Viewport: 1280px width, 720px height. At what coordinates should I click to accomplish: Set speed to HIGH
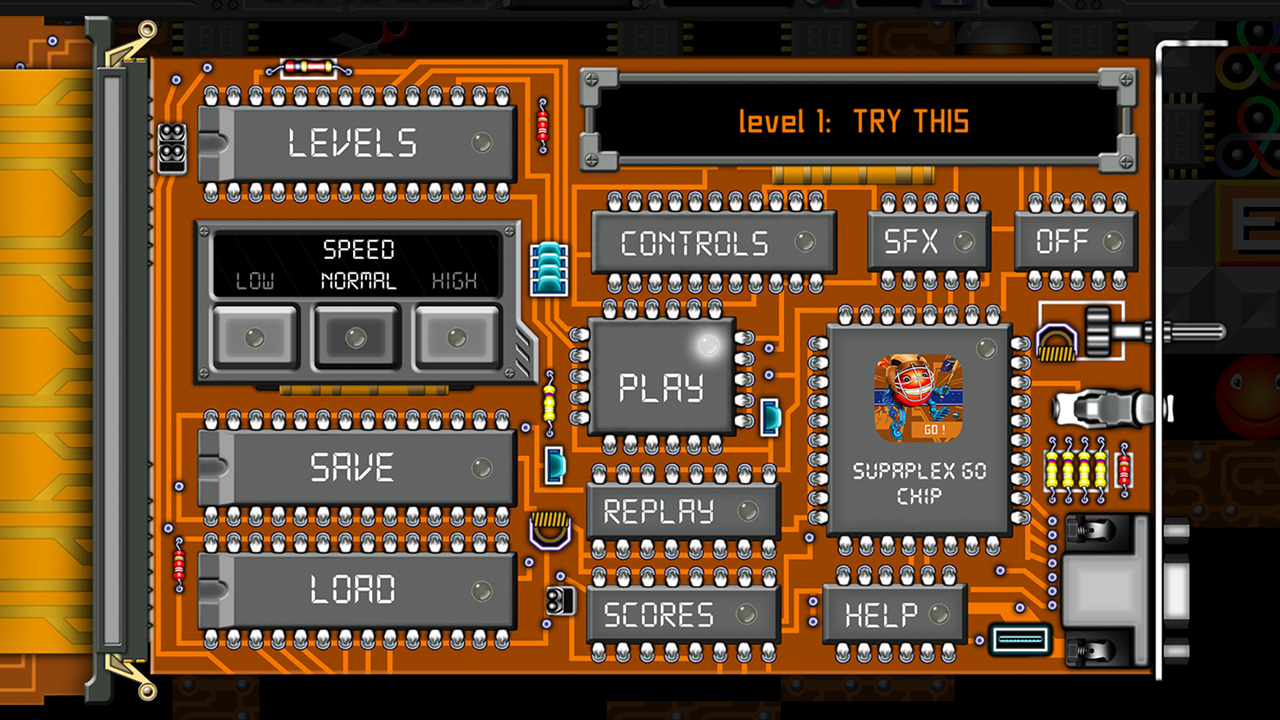(x=455, y=338)
